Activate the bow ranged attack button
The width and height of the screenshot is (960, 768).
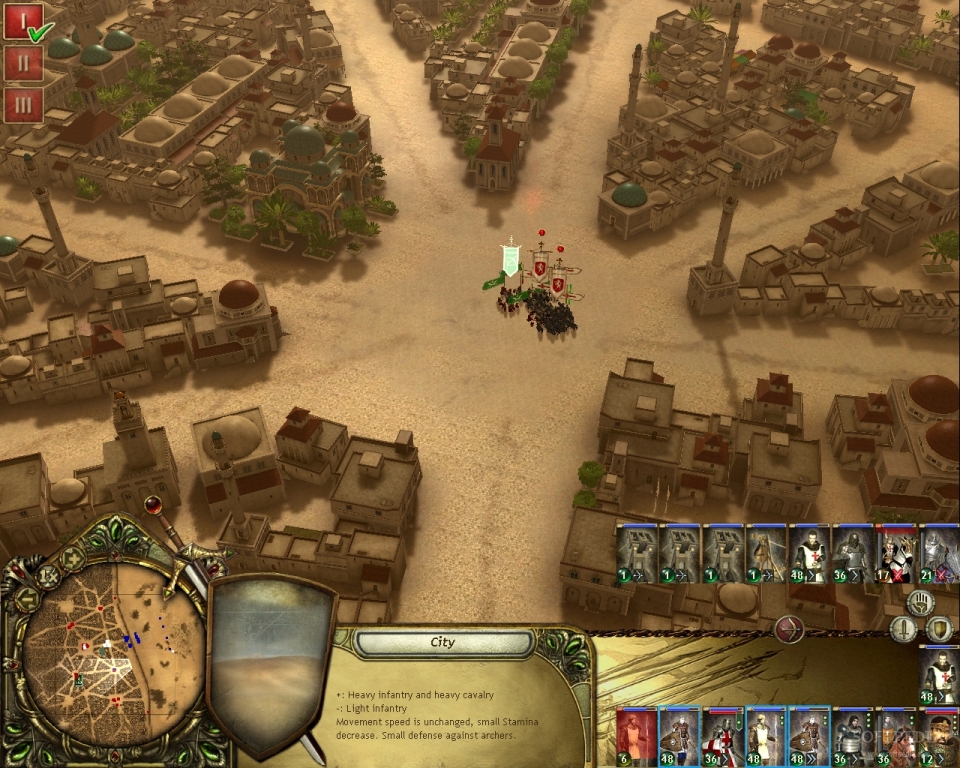[x=789, y=630]
